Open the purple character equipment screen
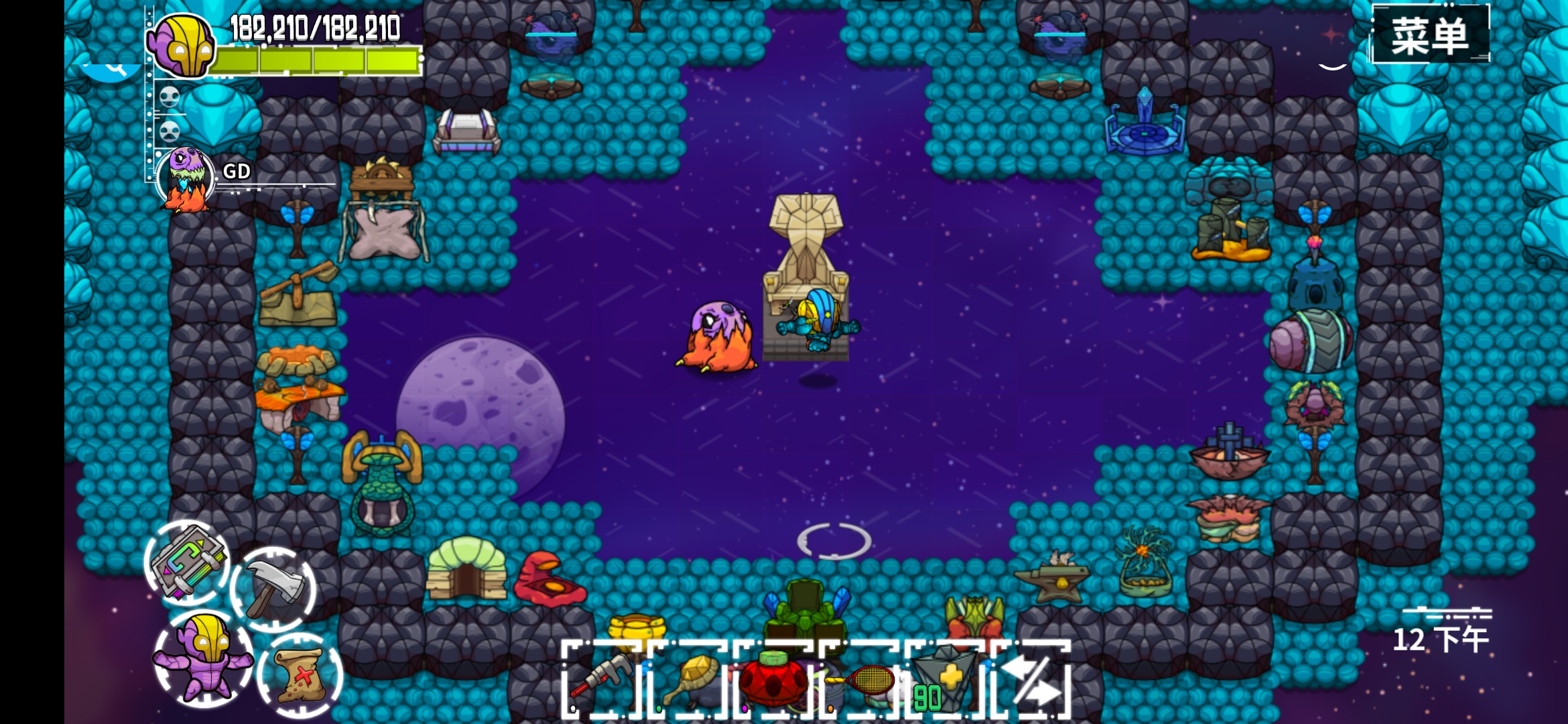This screenshot has height=724, width=1568. [x=204, y=658]
